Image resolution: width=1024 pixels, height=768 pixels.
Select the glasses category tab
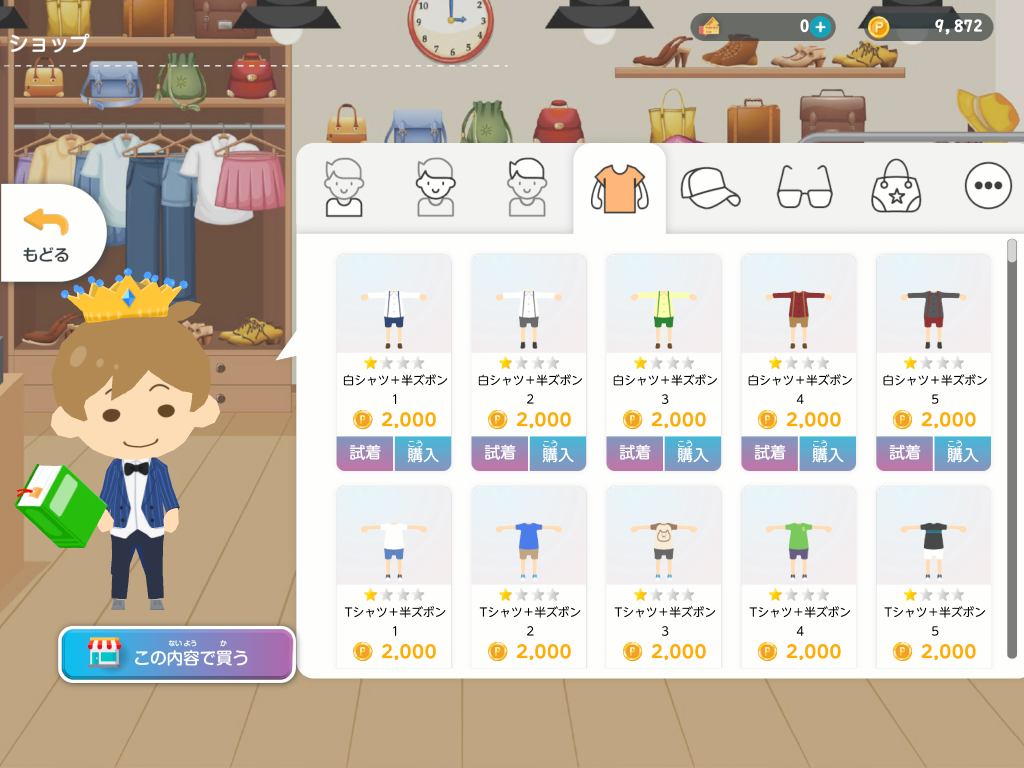point(804,187)
